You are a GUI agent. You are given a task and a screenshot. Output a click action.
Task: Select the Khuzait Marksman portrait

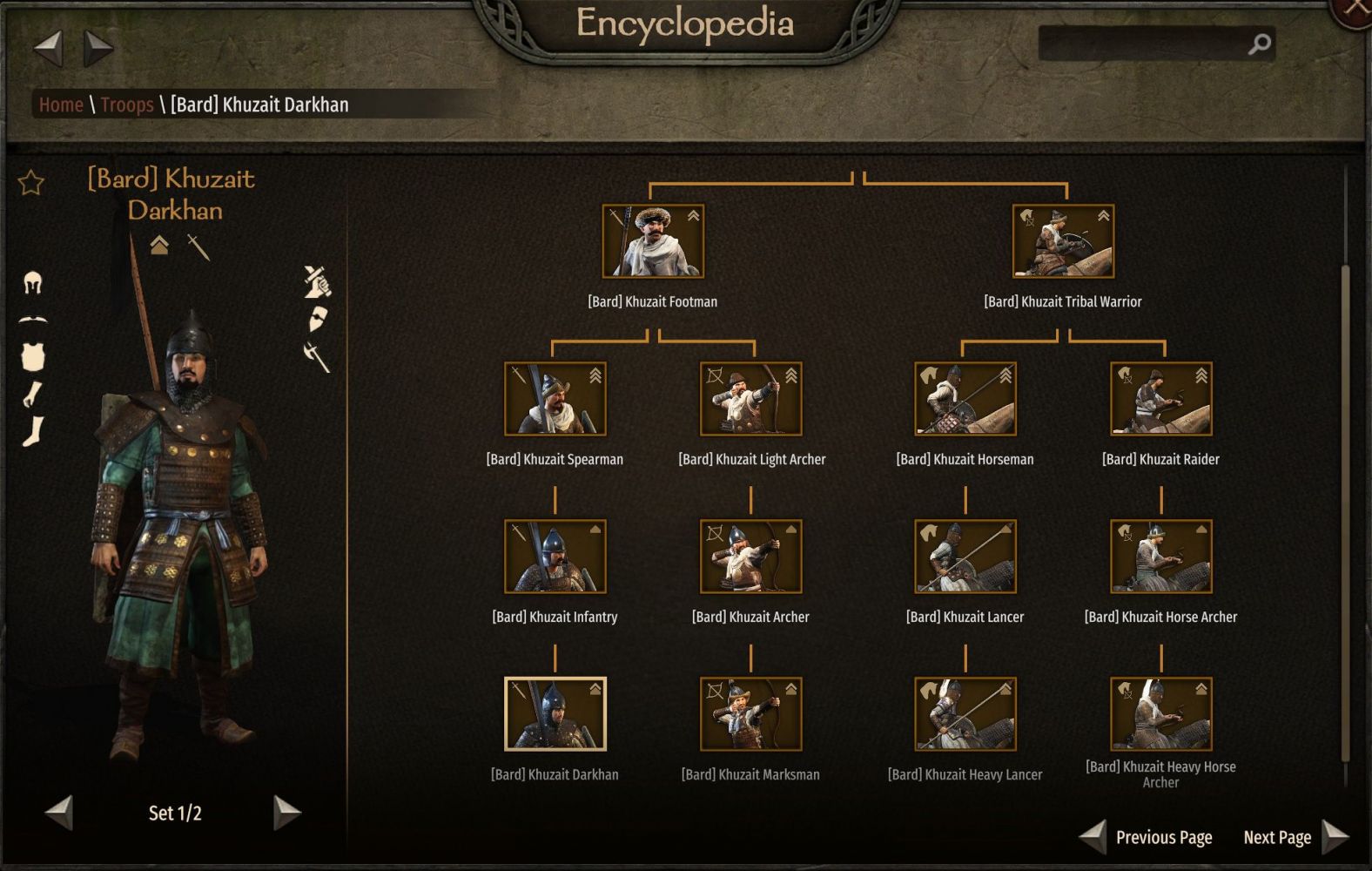click(750, 714)
